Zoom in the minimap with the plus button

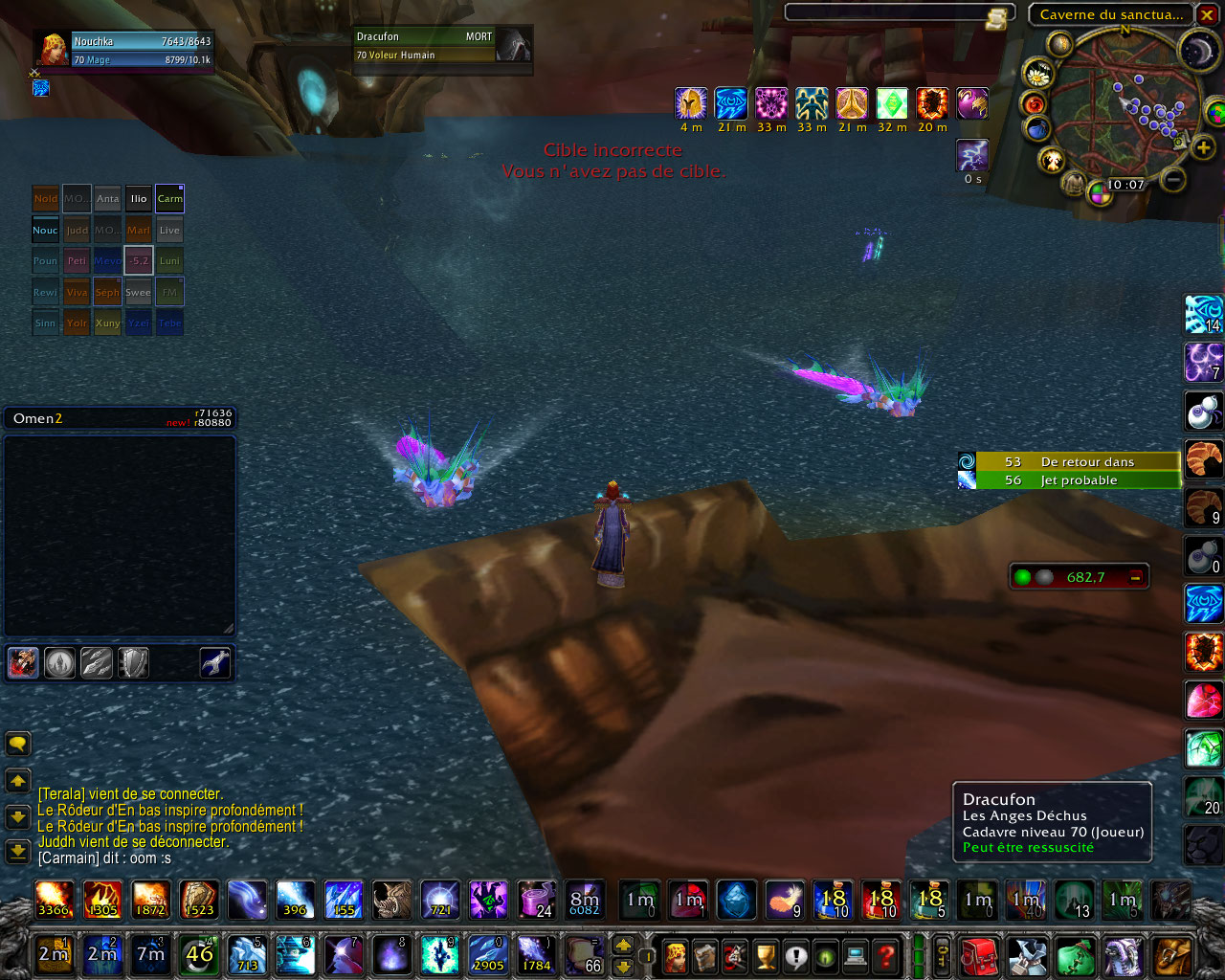pyautogui.click(x=1203, y=146)
